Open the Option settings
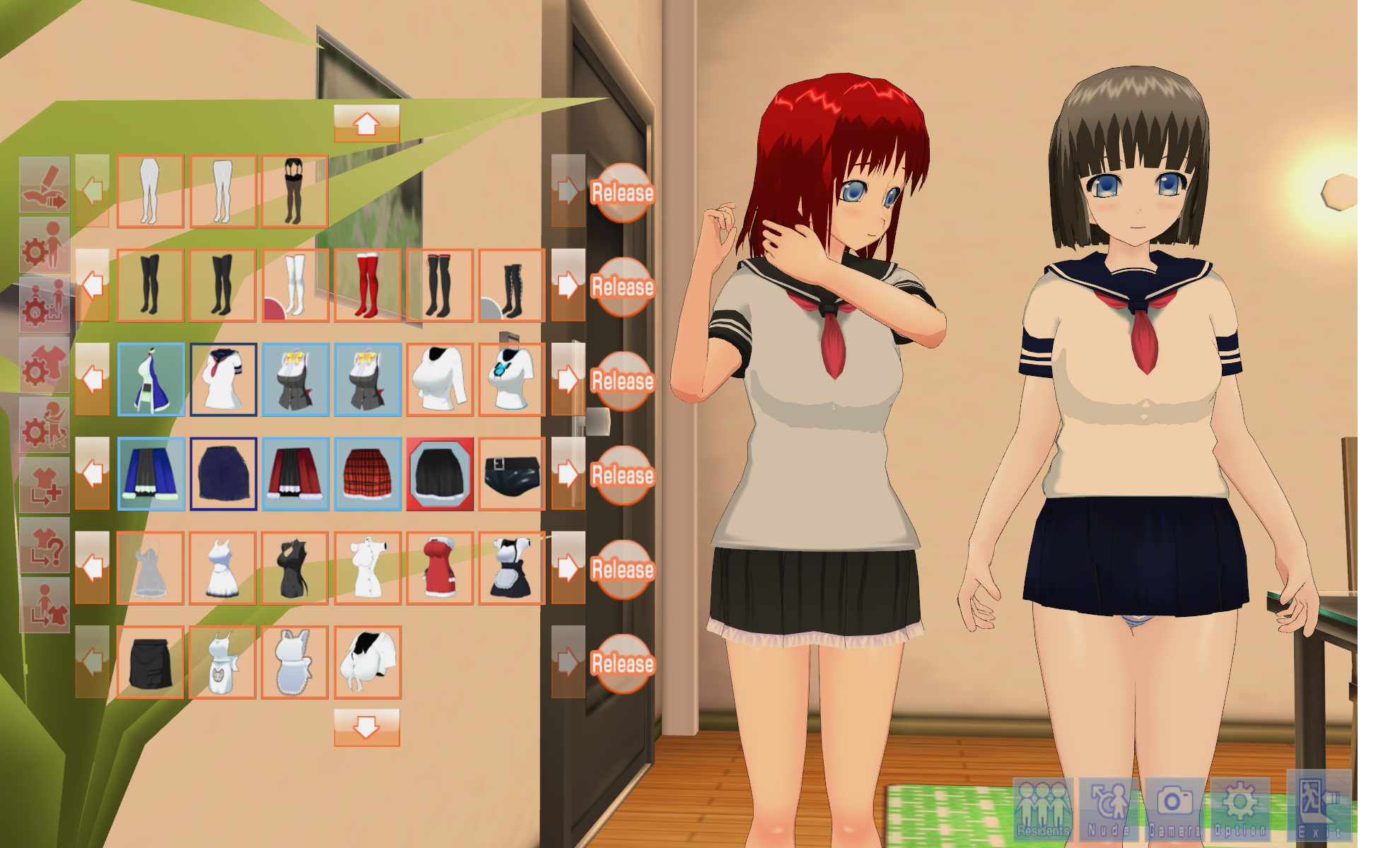 coord(1239,808)
